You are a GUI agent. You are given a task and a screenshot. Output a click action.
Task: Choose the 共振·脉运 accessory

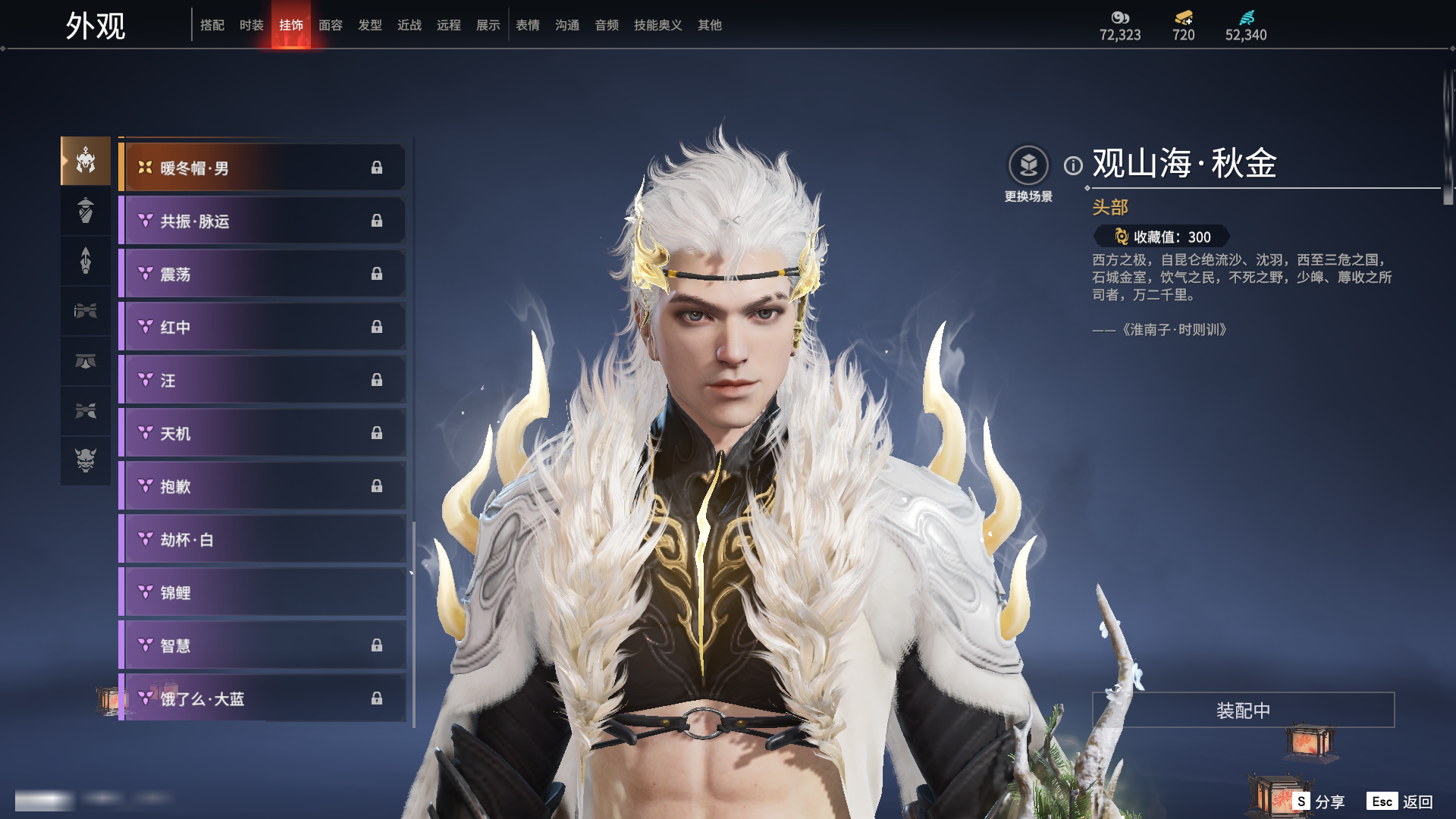click(262, 221)
